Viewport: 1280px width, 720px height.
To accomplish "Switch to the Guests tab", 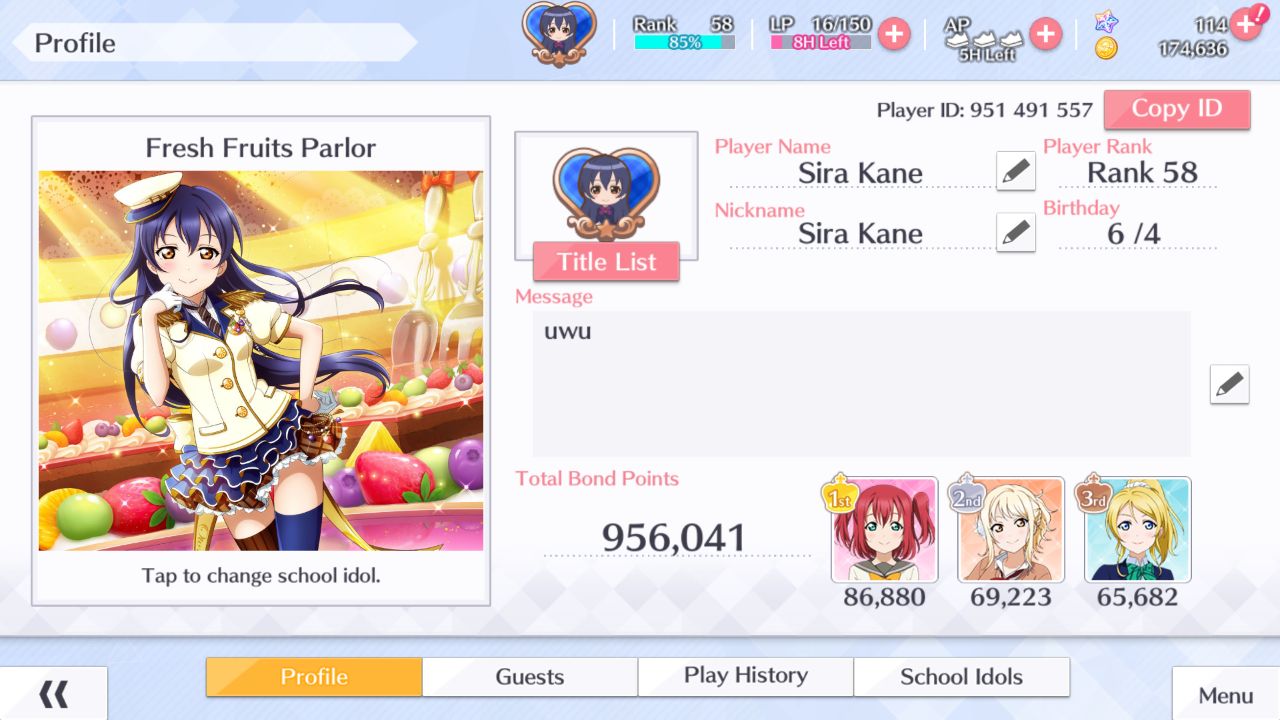I will pos(529,677).
